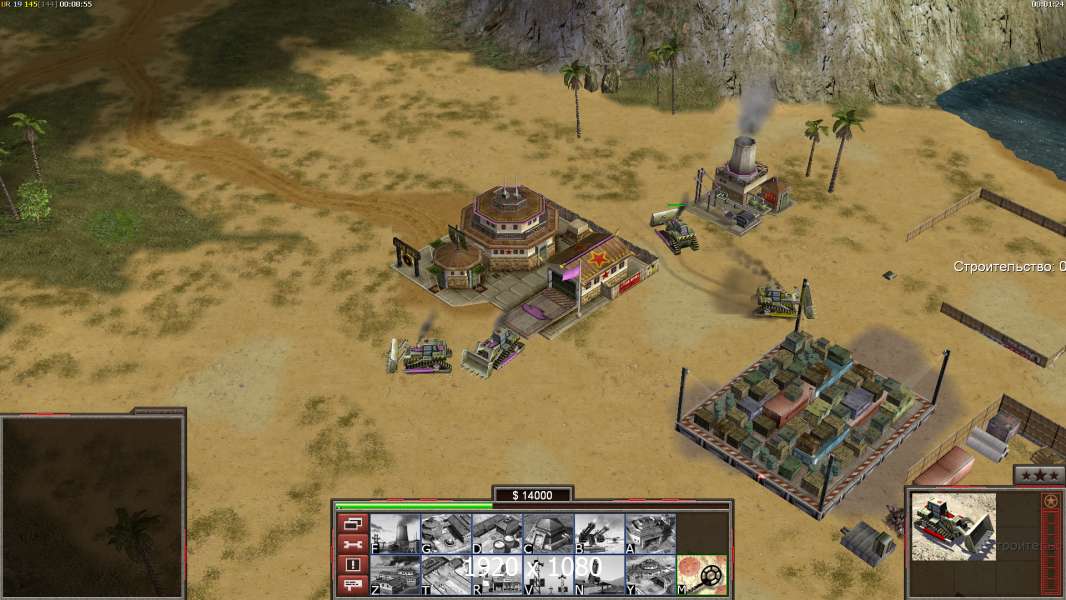Pick the Propaganda Center icon marked R

click(497, 575)
